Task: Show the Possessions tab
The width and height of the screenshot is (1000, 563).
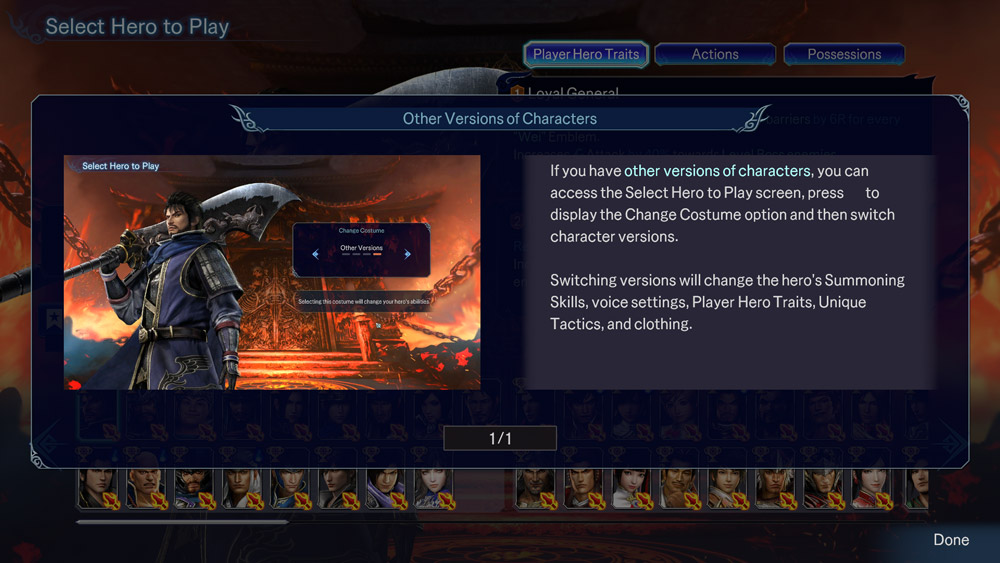Action: point(844,55)
